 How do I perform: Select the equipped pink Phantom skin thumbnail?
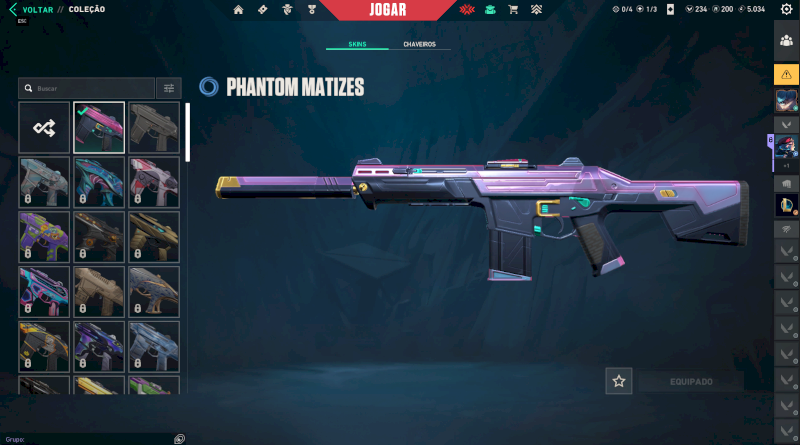pyautogui.click(x=99, y=127)
